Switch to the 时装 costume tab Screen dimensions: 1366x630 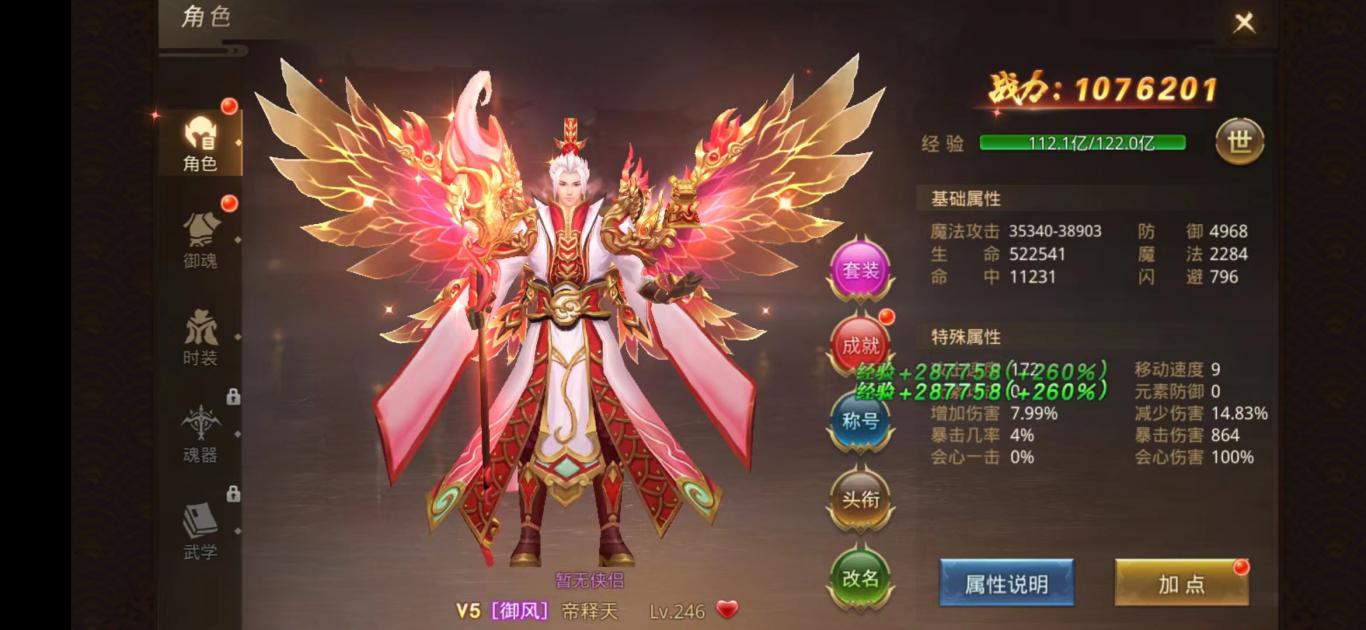pos(200,335)
